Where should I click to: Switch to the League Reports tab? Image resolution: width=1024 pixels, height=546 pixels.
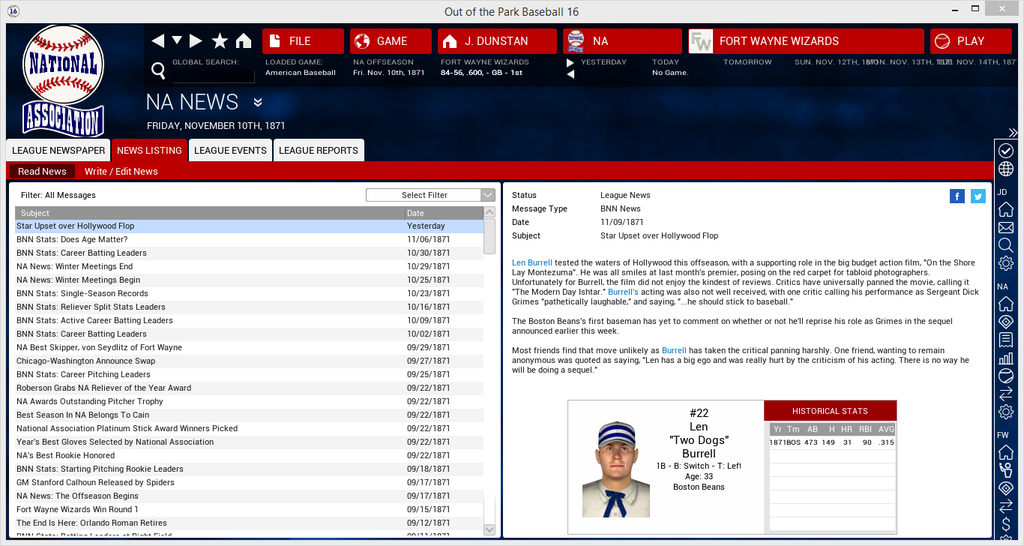coord(318,151)
